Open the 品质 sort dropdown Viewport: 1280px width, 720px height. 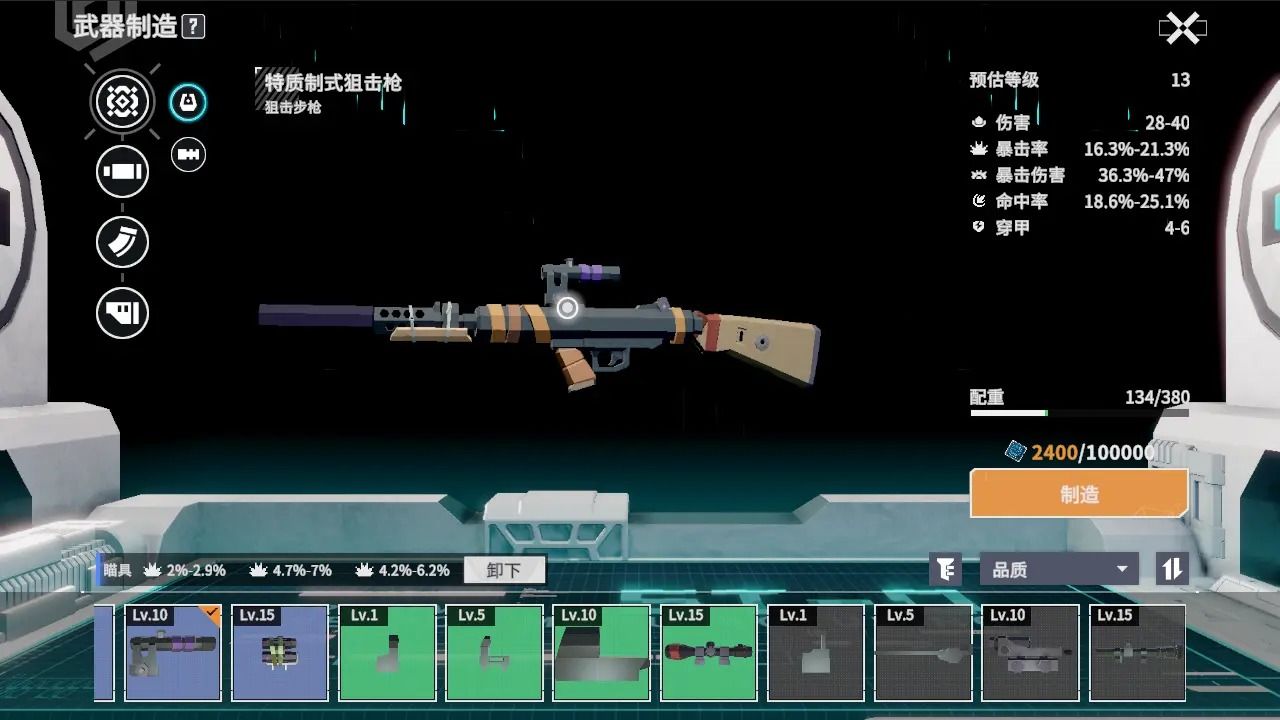point(1059,570)
